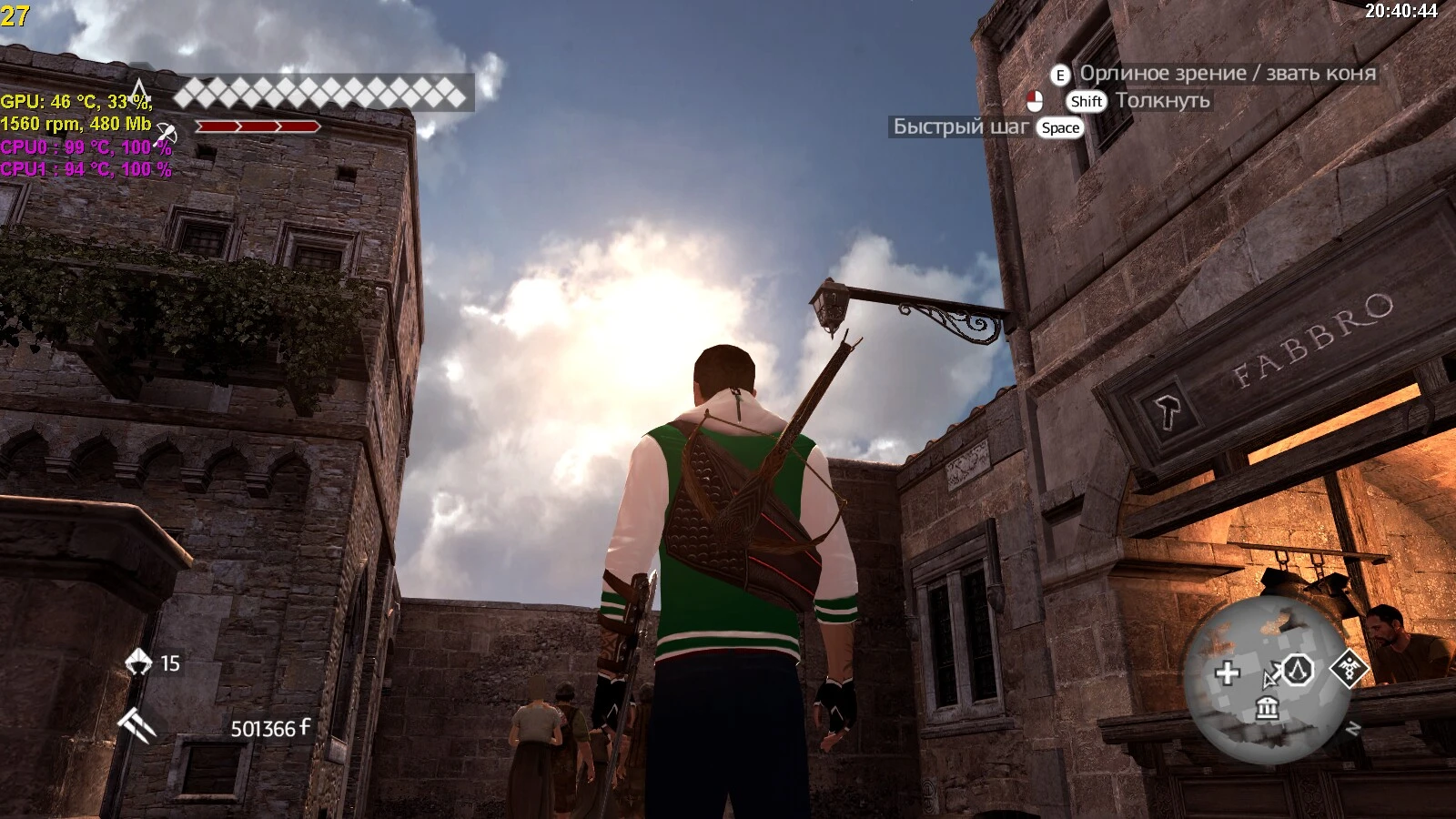The image size is (1456, 819).
Task: Click the red armor durability bar
Action: pyautogui.click(x=258, y=127)
